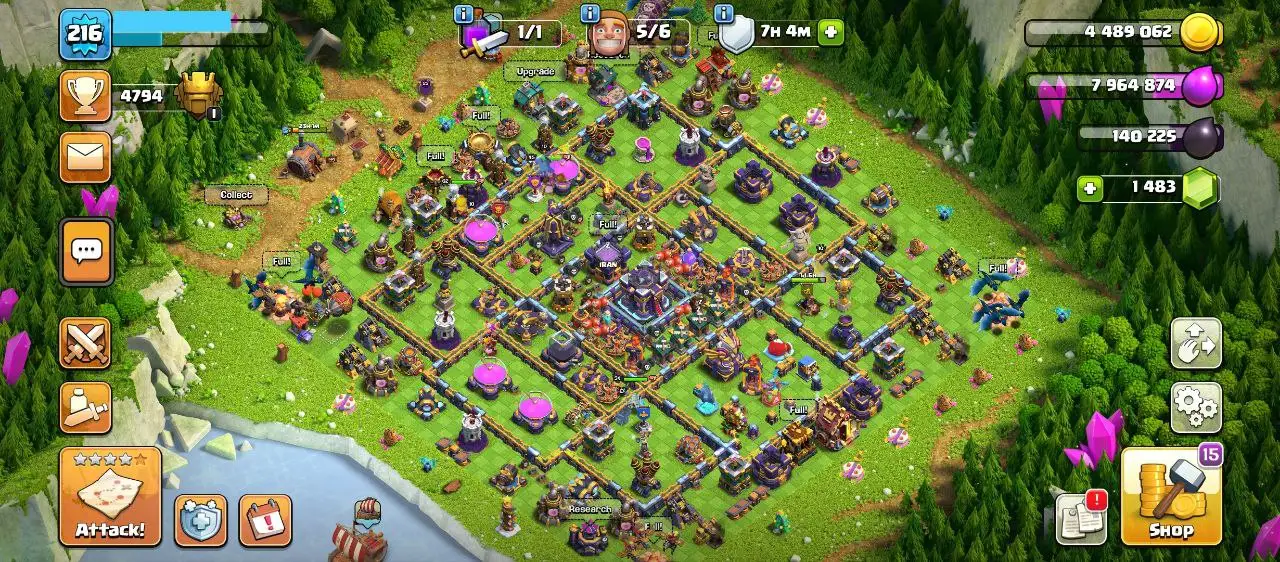Open the mail inbox envelope

tap(86, 157)
